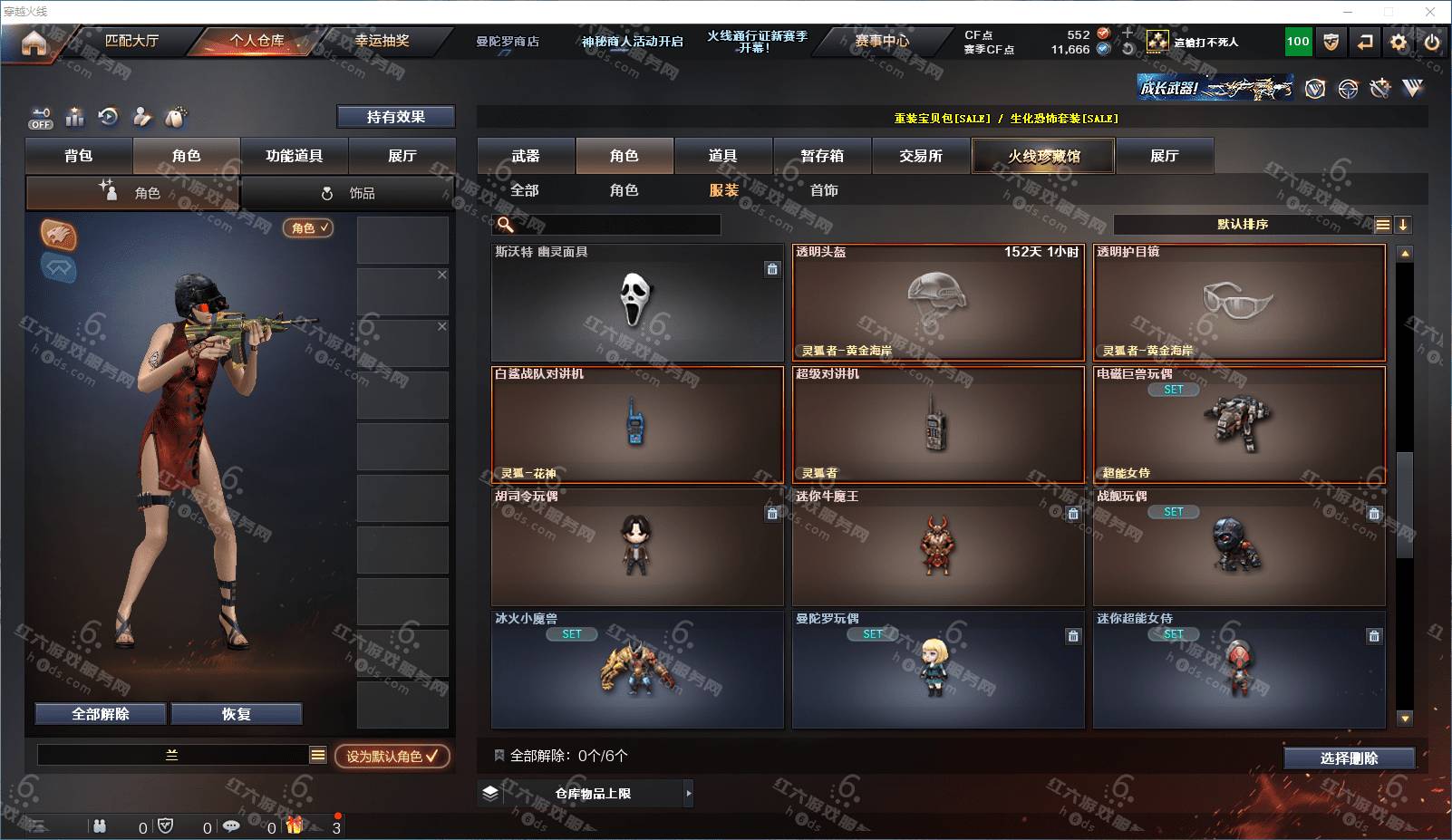Click the 选择删除 button
1452x840 pixels.
(1349, 758)
